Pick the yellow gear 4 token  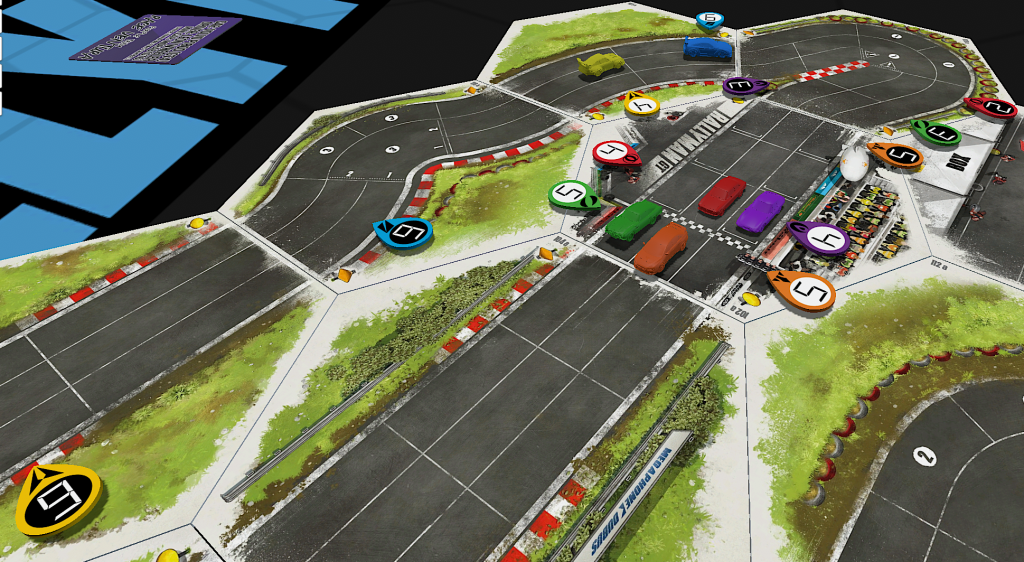pyautogui.click(x=641, y=102)
